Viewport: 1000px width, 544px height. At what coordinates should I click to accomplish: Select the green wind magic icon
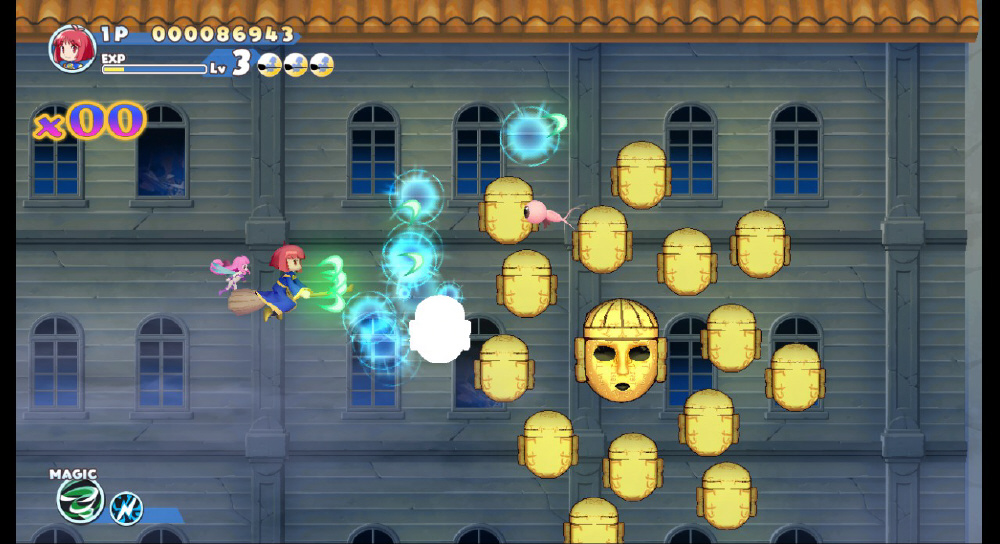(78, 500)
